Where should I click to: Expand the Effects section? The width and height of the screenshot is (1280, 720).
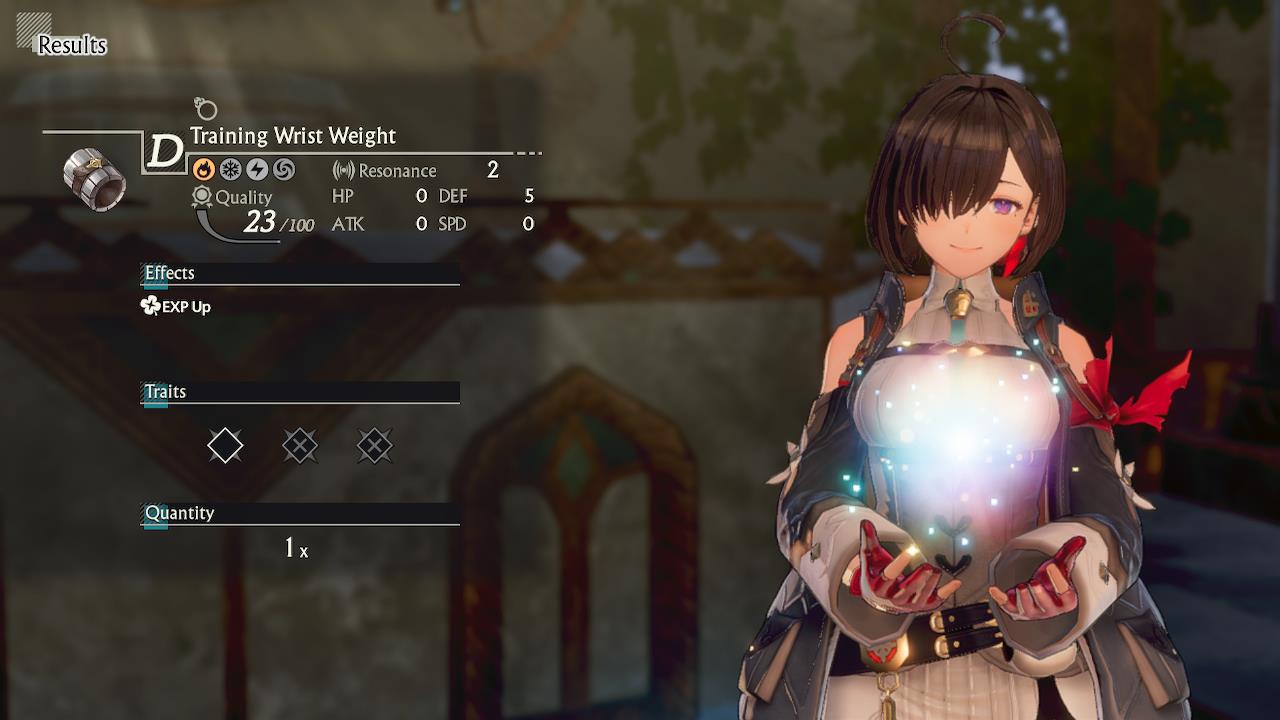[x=170, y=273]
